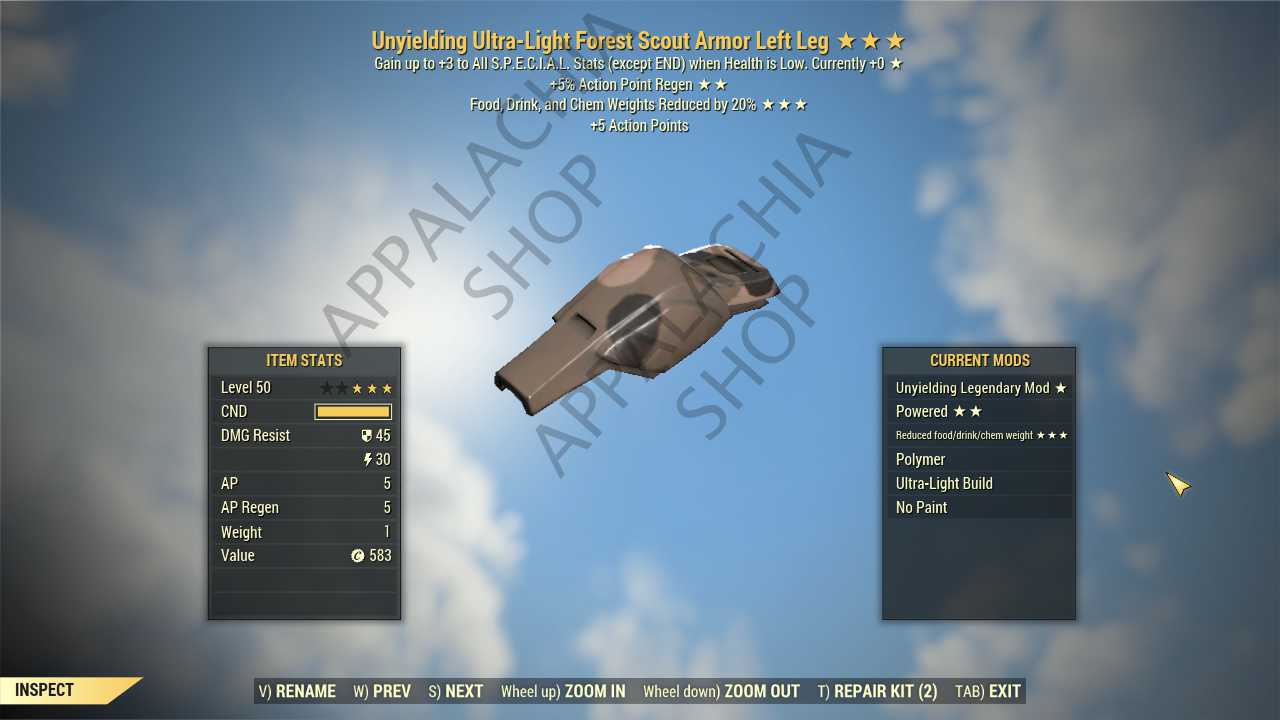Show the next item with Next
Screen dimensions: 1280x720
pos(456,691)
